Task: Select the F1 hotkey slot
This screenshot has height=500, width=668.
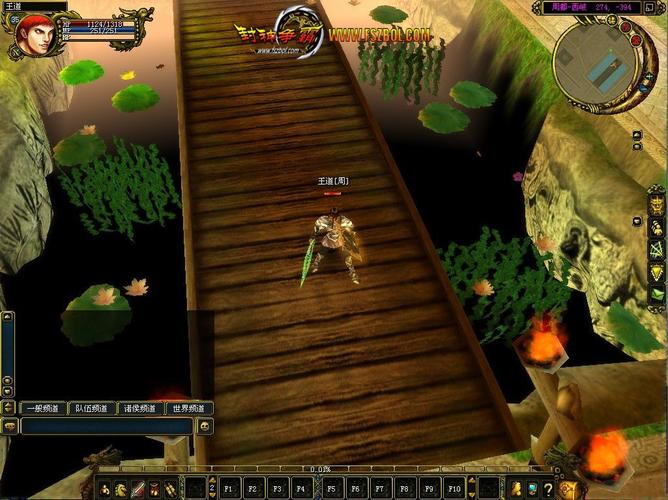Action: click(228, 489)
